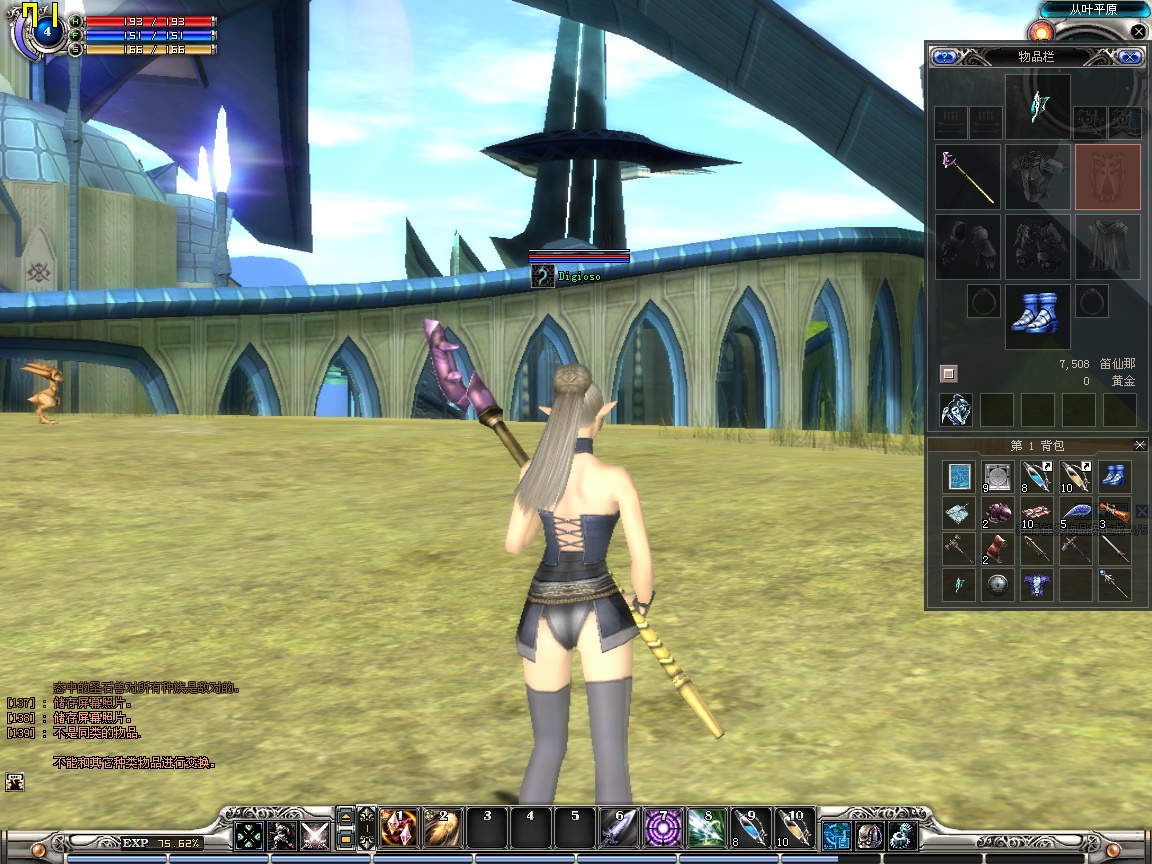Use the purple circle skill in slot 7

662,829
